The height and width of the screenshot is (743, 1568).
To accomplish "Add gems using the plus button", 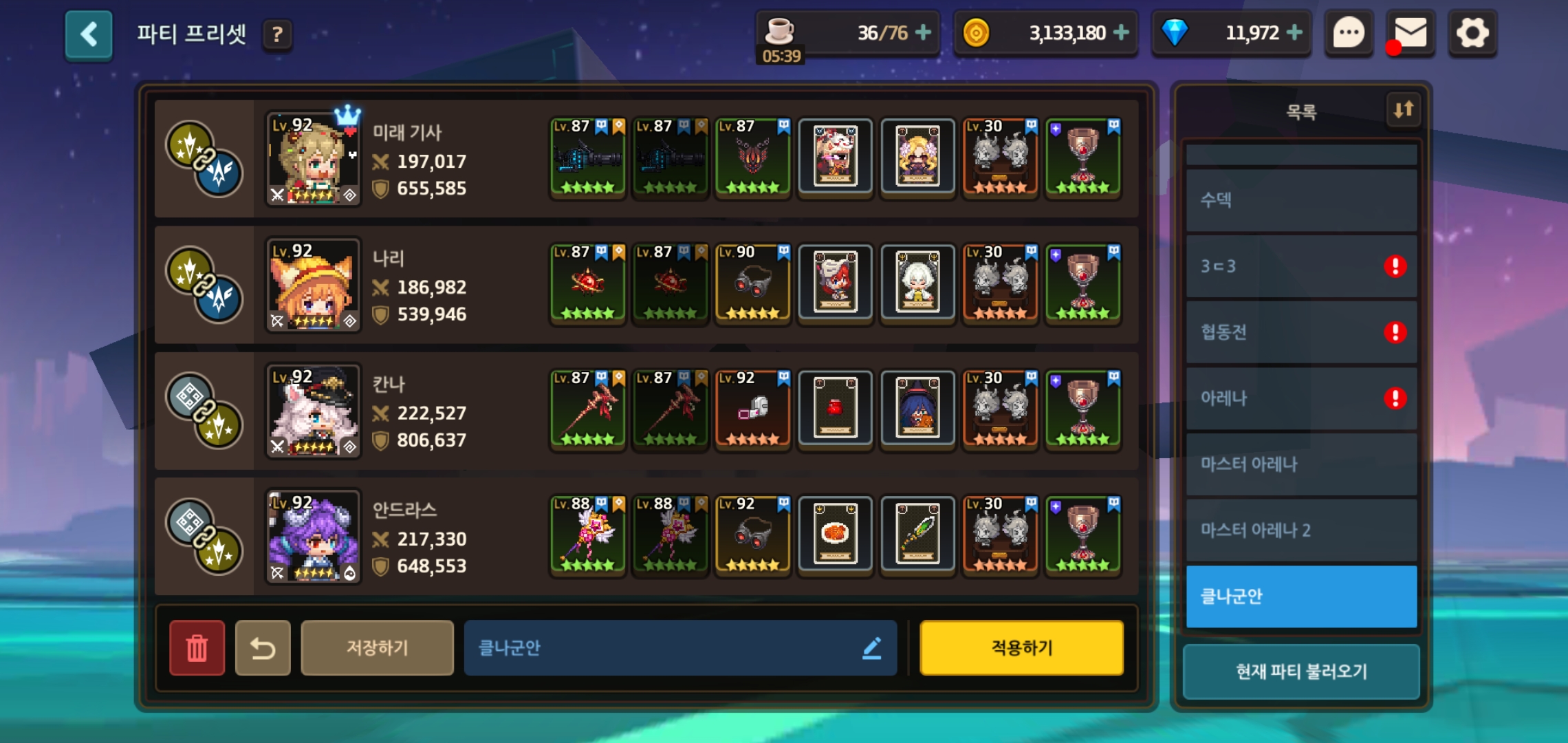I will pos(1294,32).
